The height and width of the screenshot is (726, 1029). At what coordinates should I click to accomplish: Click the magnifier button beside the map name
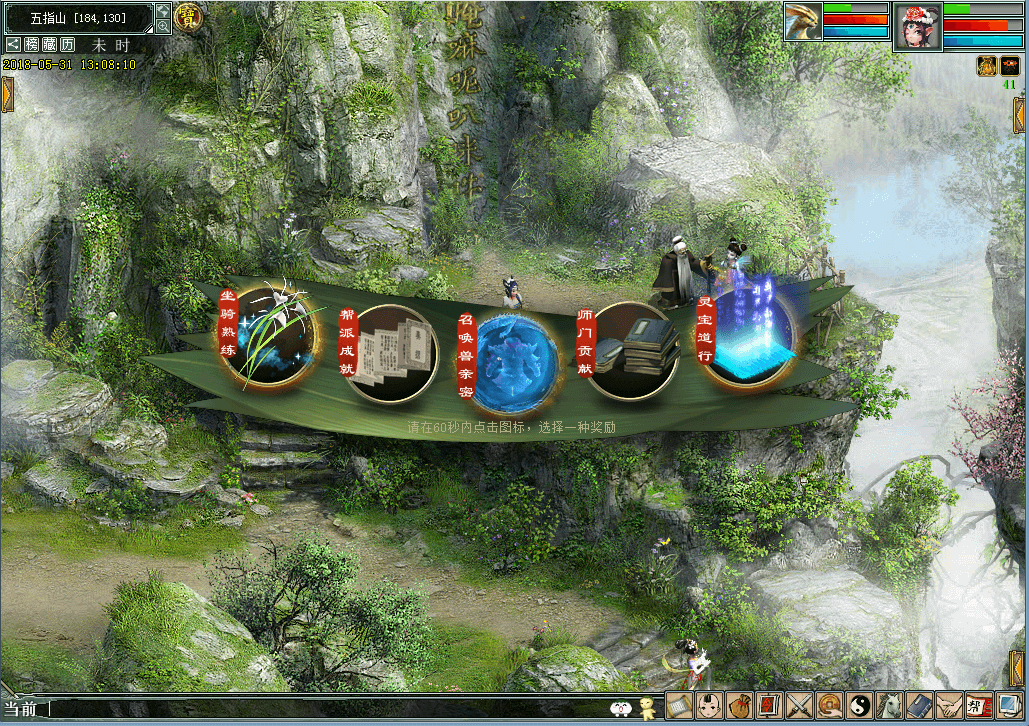click(x=163, y=26)
